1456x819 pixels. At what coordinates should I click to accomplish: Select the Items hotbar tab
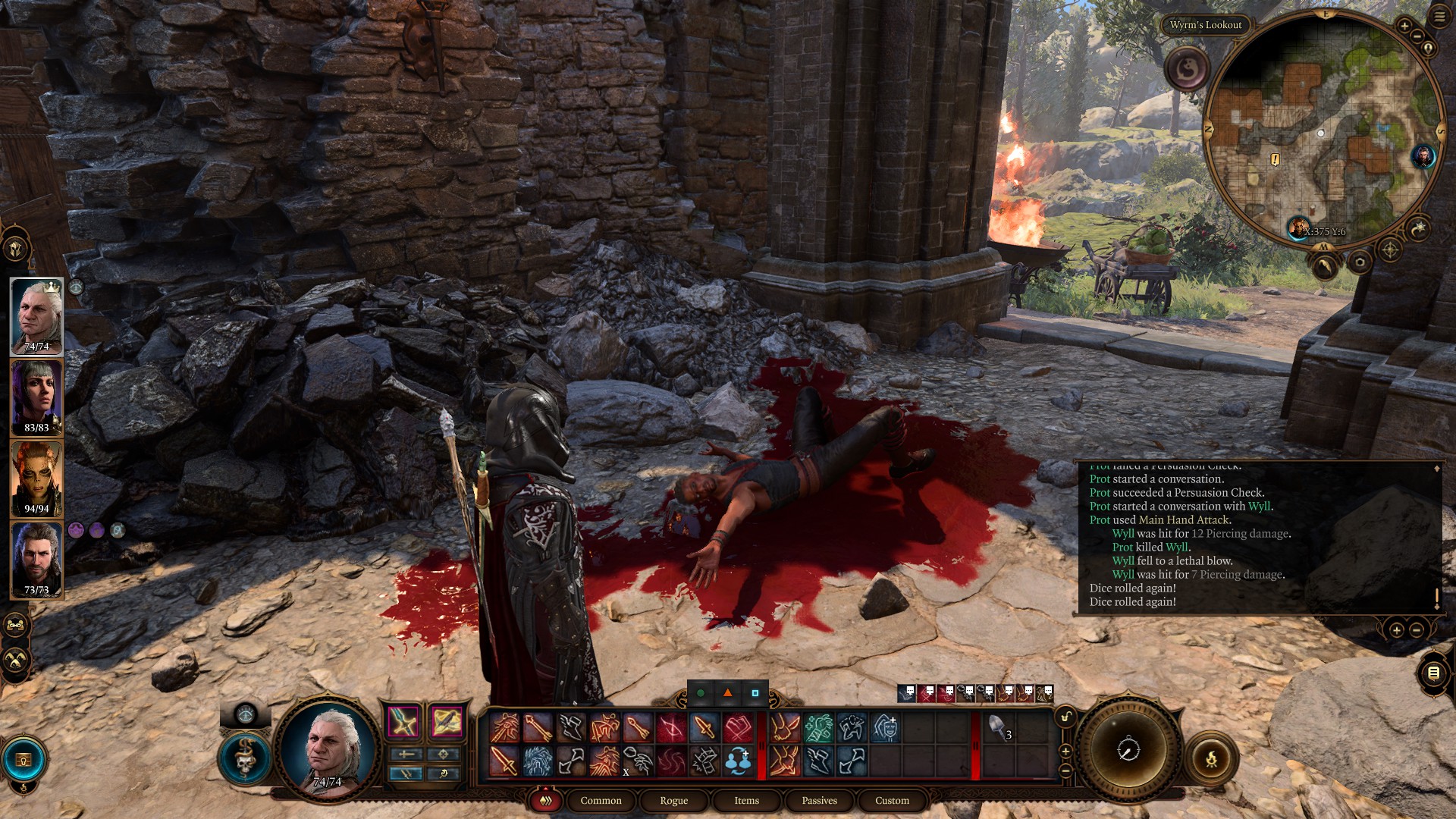(746, 800)
